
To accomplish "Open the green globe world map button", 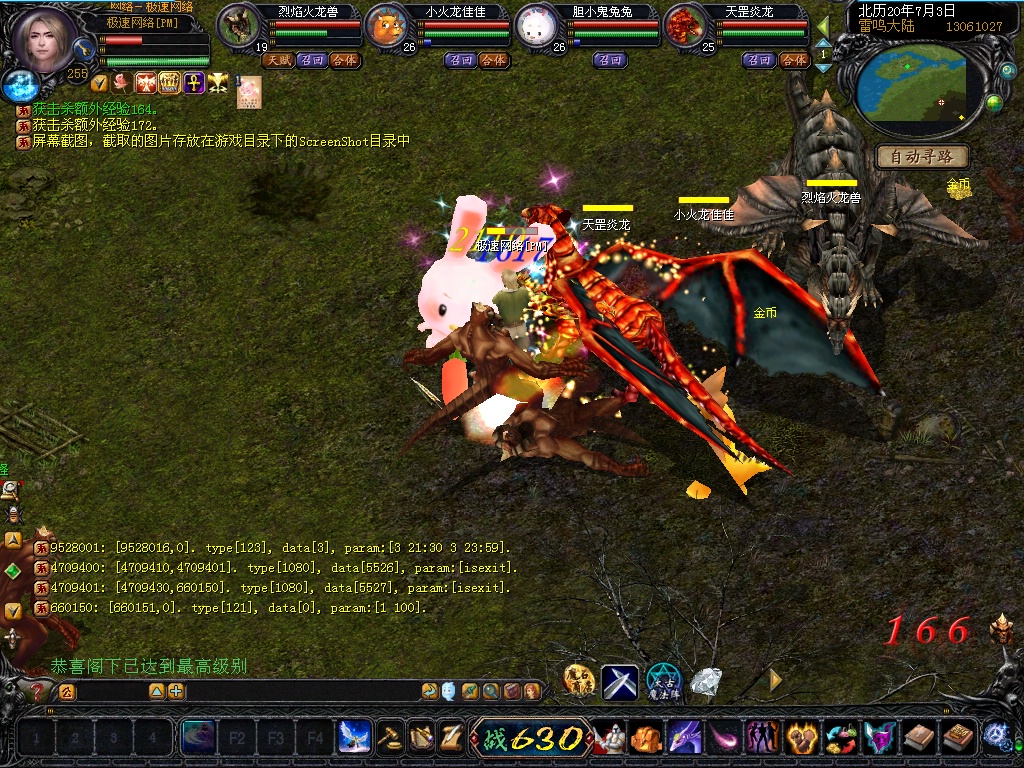I will pyautogui.click(x=994, y=102).
